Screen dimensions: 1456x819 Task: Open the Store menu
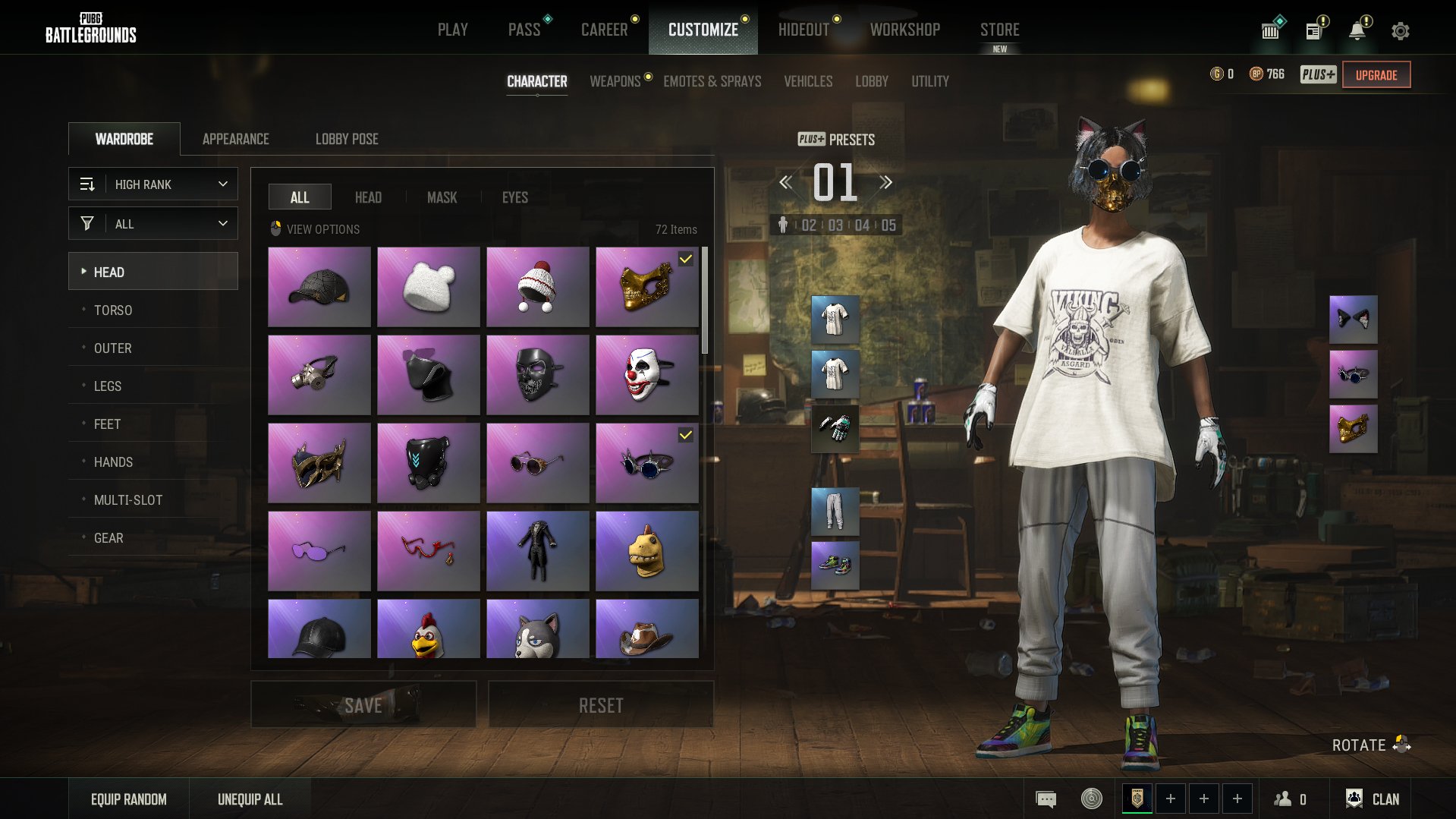click(999, 30)
